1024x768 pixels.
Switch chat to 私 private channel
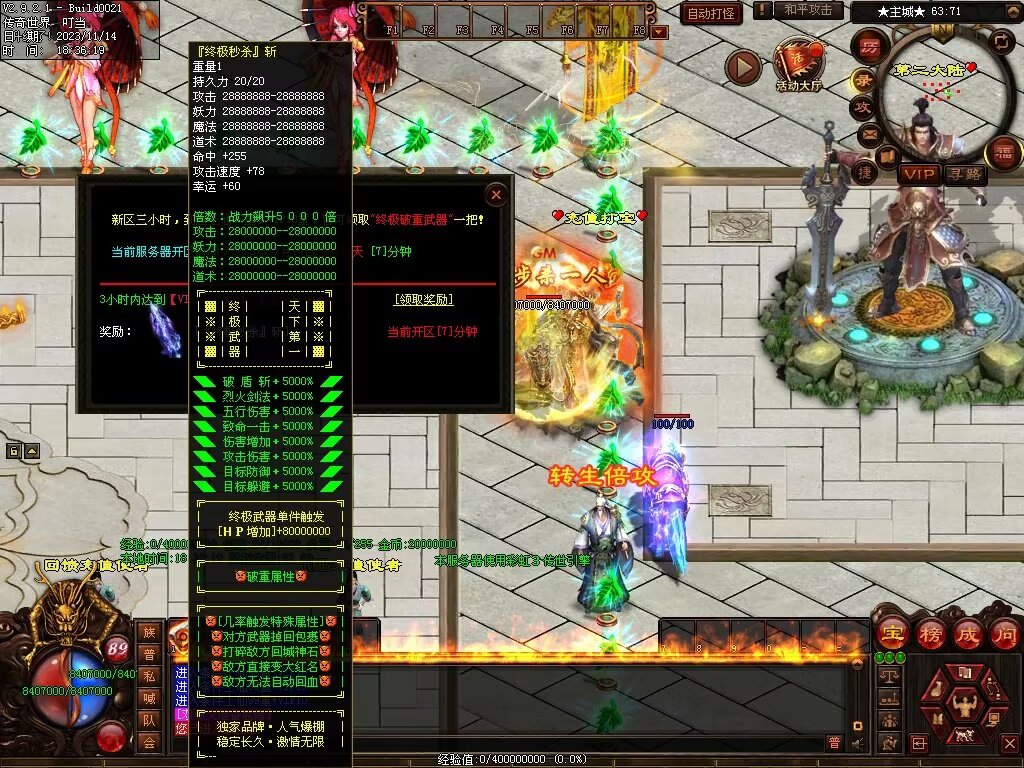149,675
